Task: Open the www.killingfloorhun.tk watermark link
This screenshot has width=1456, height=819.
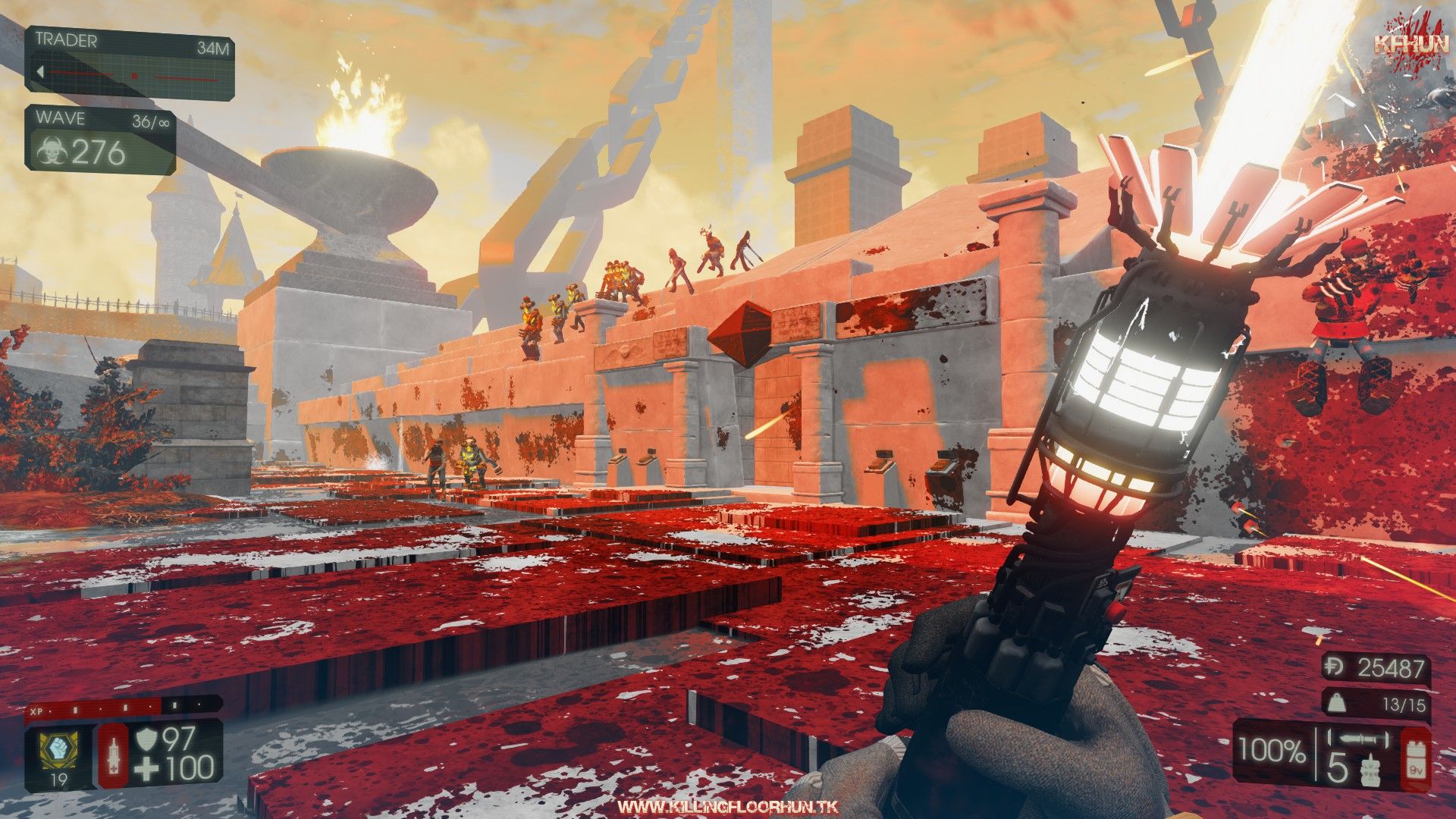Action: pyautogui.click(x=727, y=806)
